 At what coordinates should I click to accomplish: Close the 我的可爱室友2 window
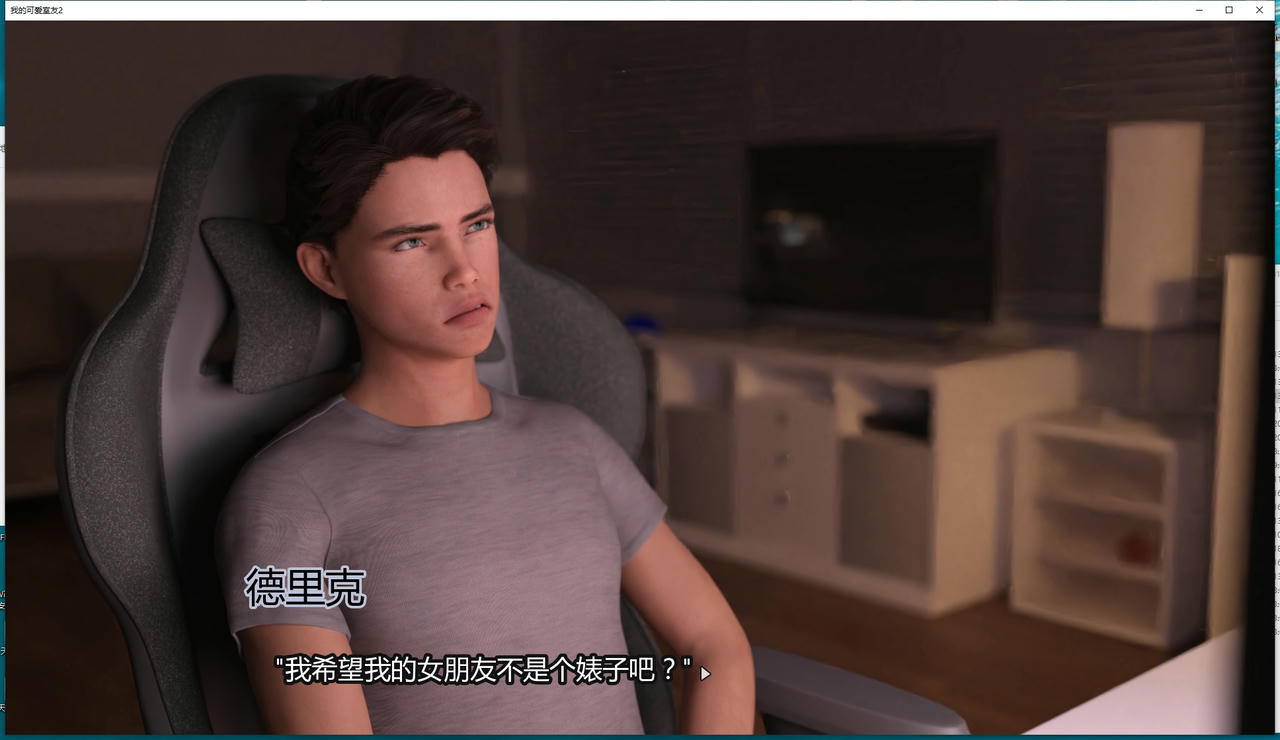(1259, 10)
